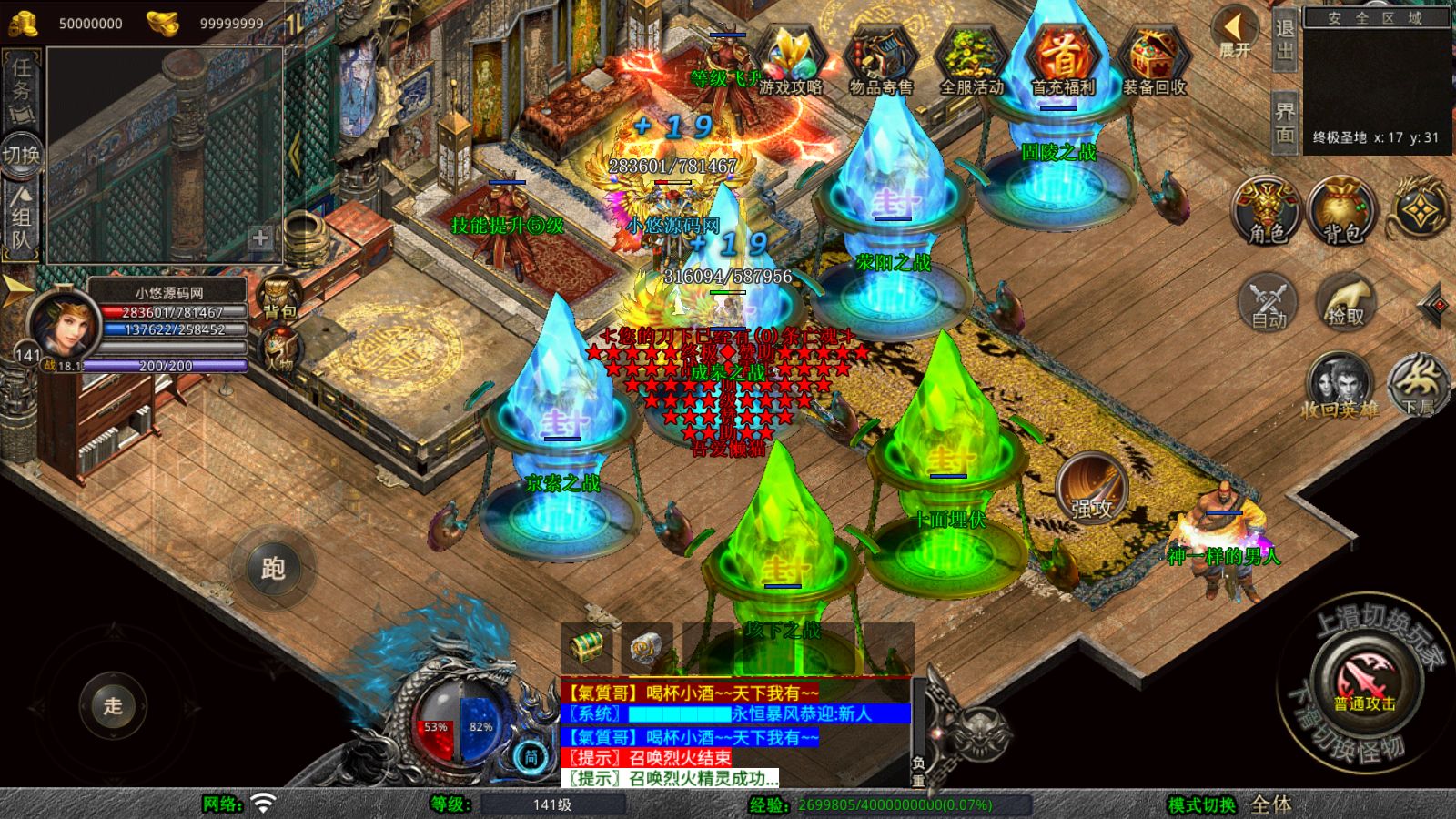Image resolution: width=1456 pixels, height=819 pixels.
Task: Tap the 拾取 pickup button
Action: [x=1346, y=302]
